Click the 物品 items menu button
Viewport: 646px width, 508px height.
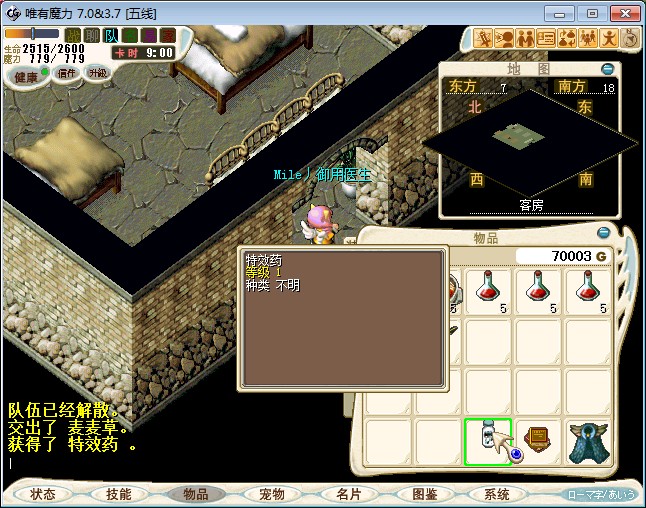[195, 494]
